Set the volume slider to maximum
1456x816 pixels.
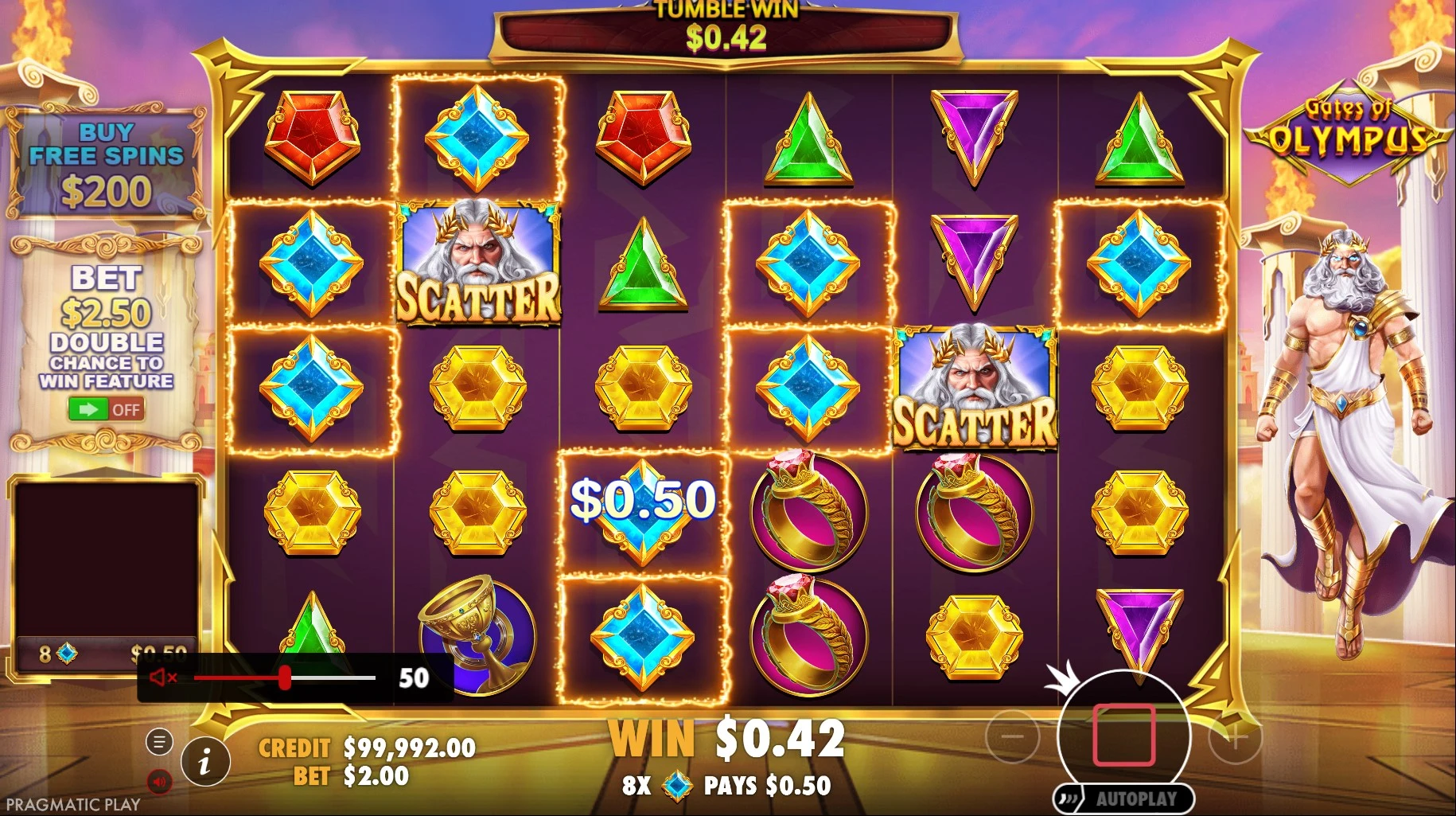coord(374,678)
